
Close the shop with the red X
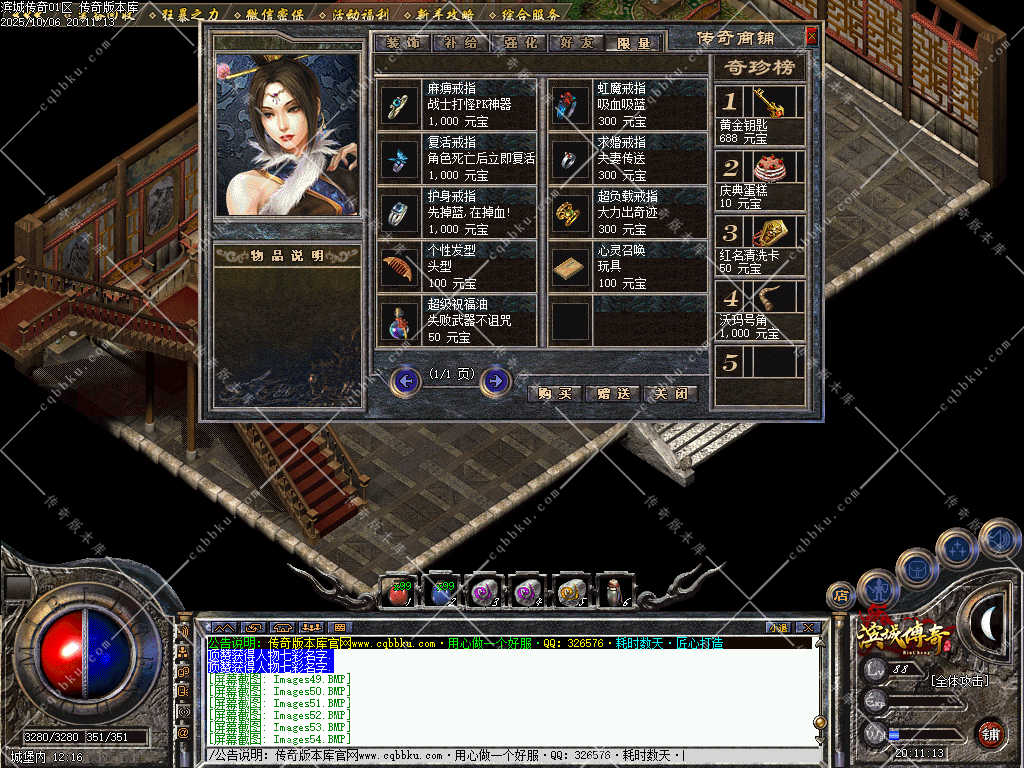[x=811, y=36]
